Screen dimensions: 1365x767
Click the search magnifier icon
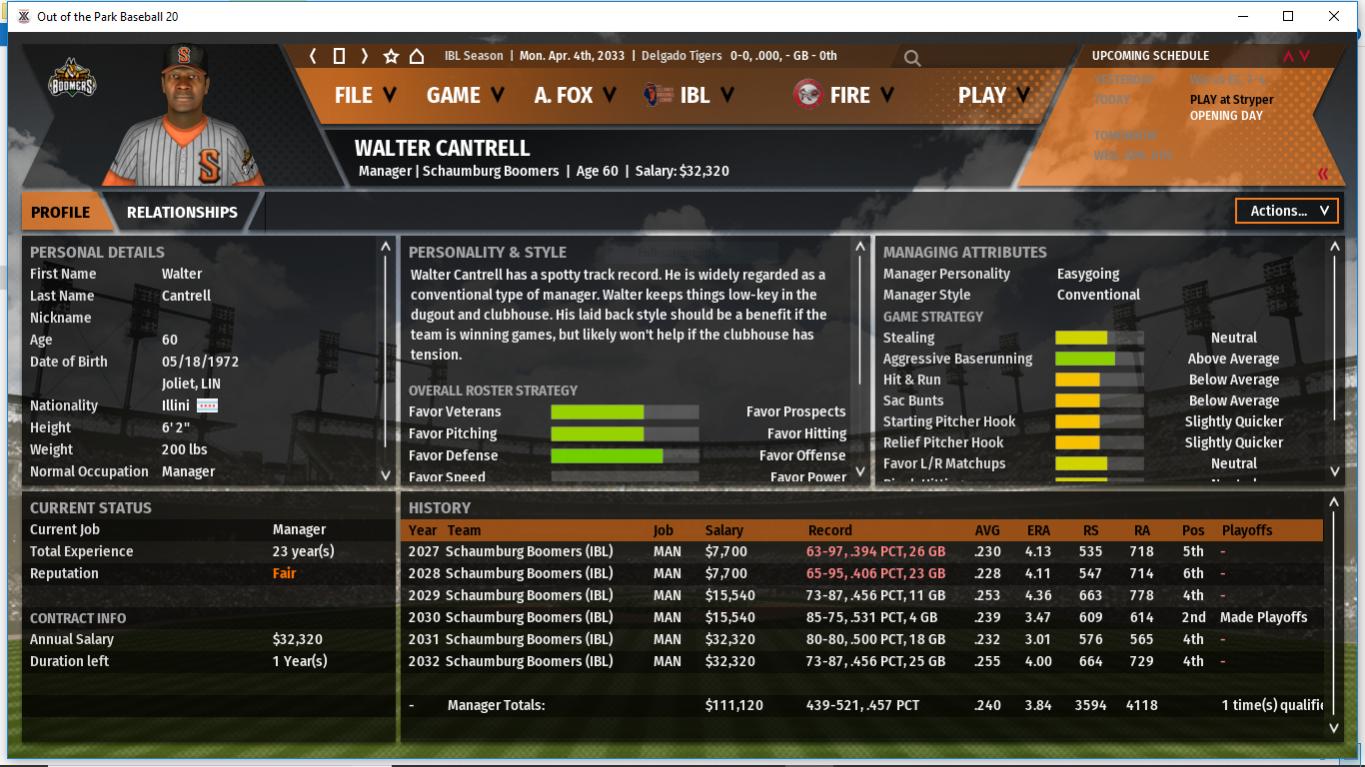(x=912, y=58)
